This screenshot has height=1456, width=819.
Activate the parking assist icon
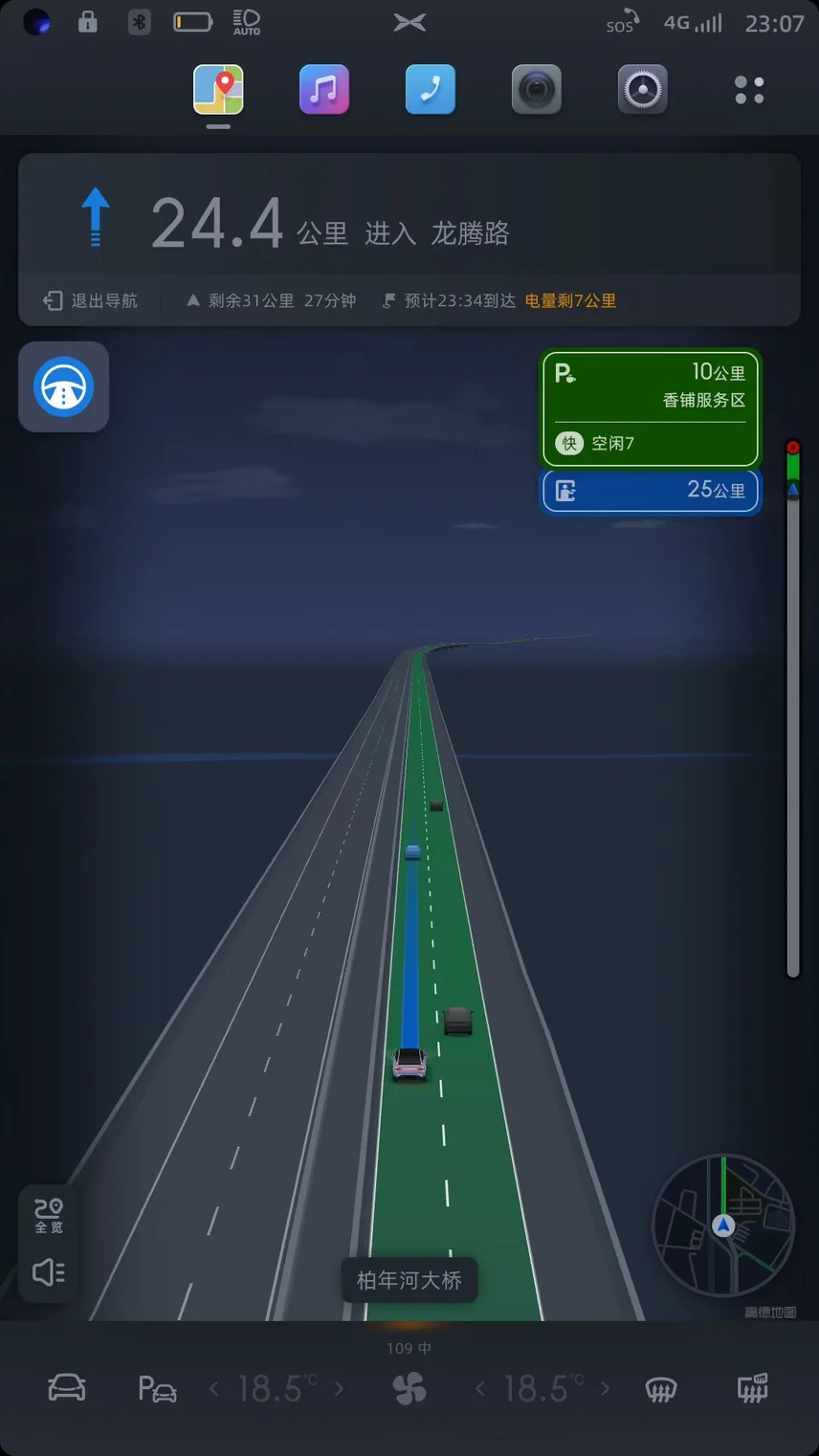click(158, 1388)
